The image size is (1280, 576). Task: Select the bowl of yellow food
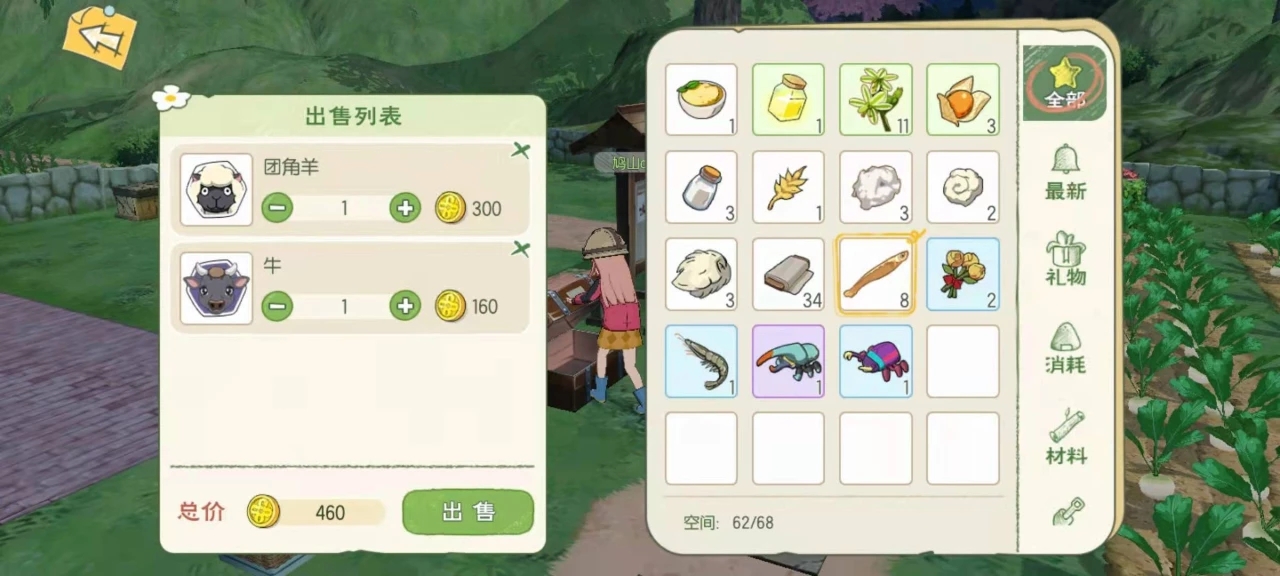pos(701,100)
